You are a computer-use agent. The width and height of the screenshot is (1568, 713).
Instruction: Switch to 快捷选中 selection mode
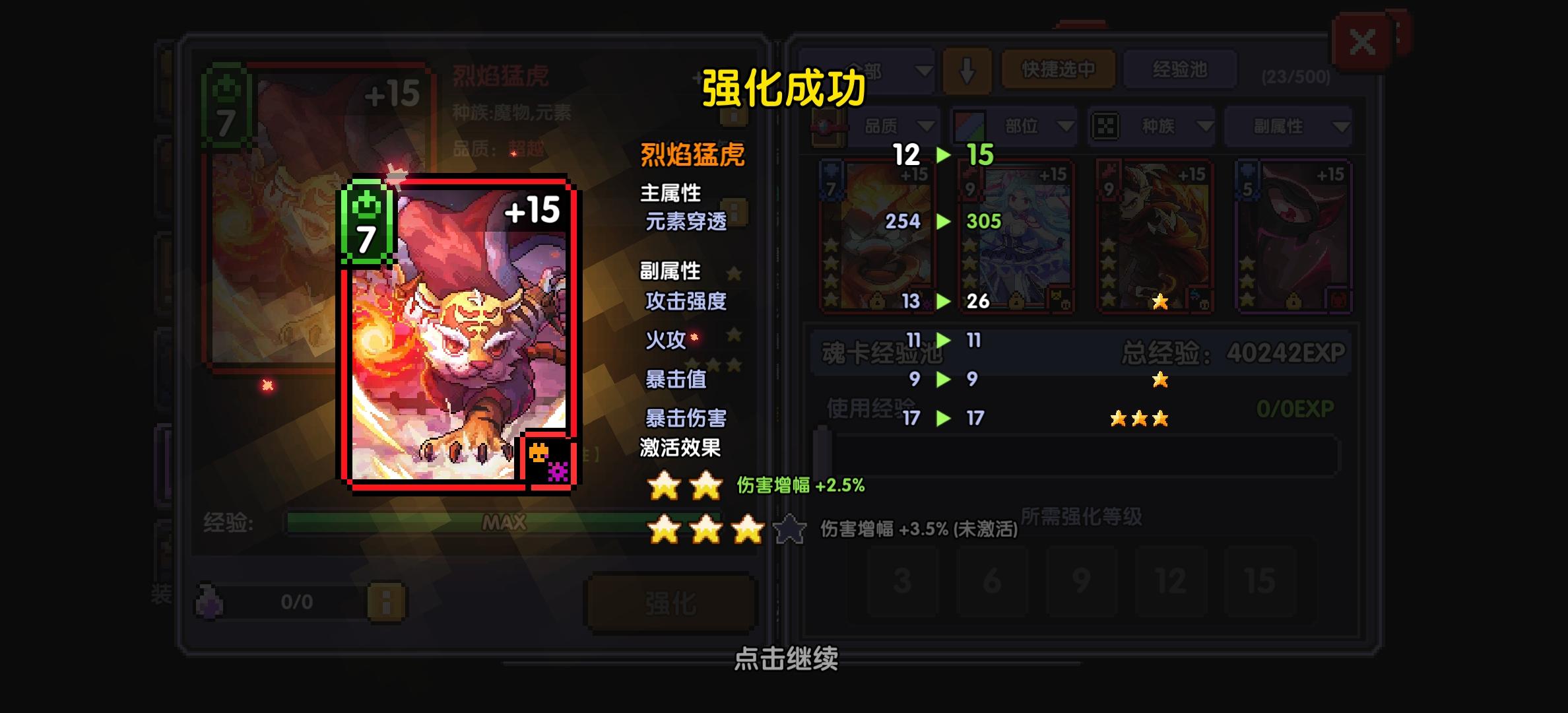[1057, 69]
